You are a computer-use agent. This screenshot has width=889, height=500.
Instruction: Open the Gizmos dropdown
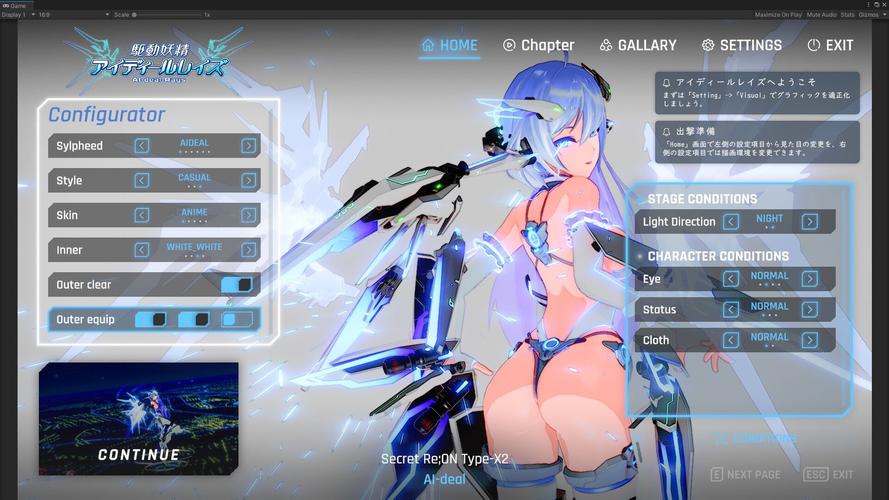pos(872,15)
